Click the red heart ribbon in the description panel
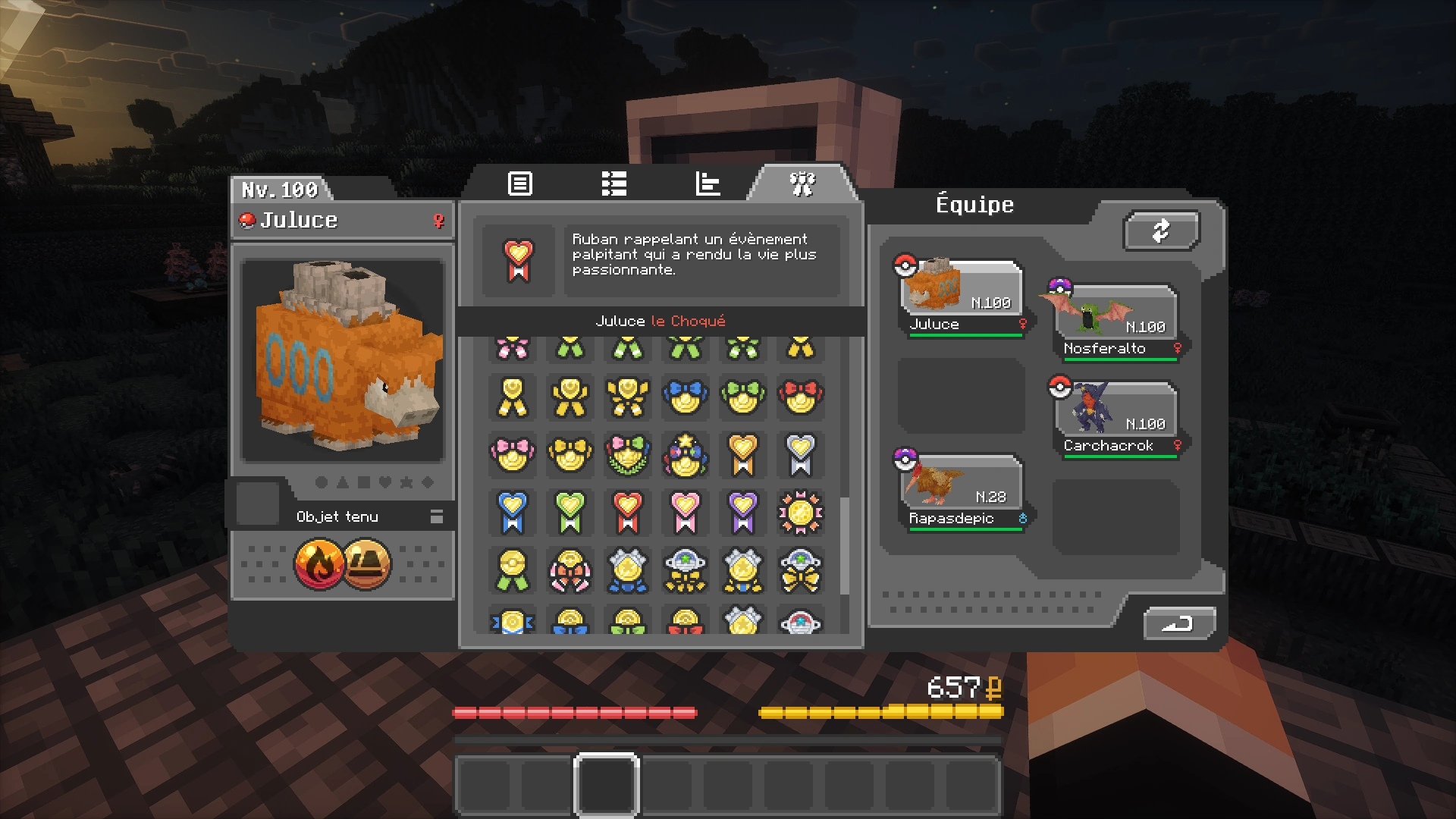Screen dimensions: 1456x819 point(519,260)
